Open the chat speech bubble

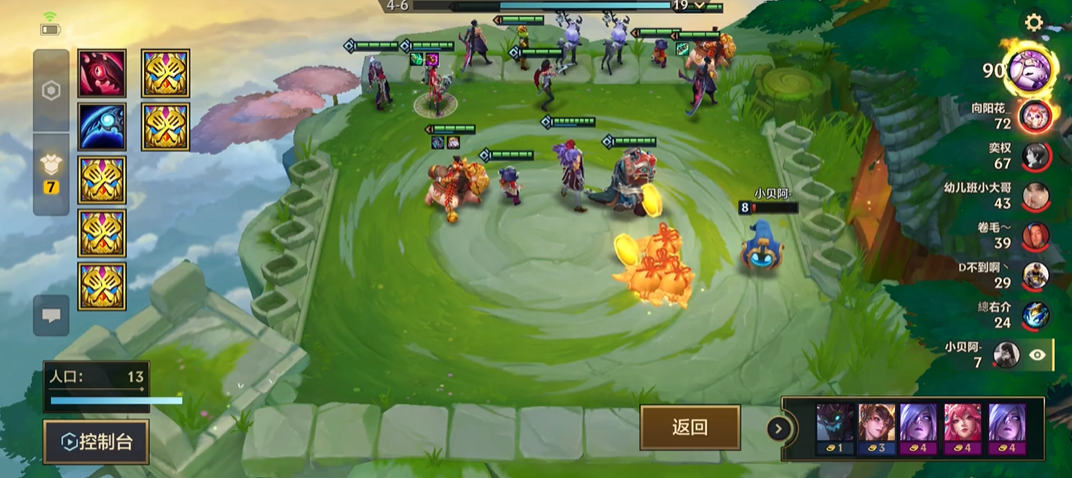[51, 315]
